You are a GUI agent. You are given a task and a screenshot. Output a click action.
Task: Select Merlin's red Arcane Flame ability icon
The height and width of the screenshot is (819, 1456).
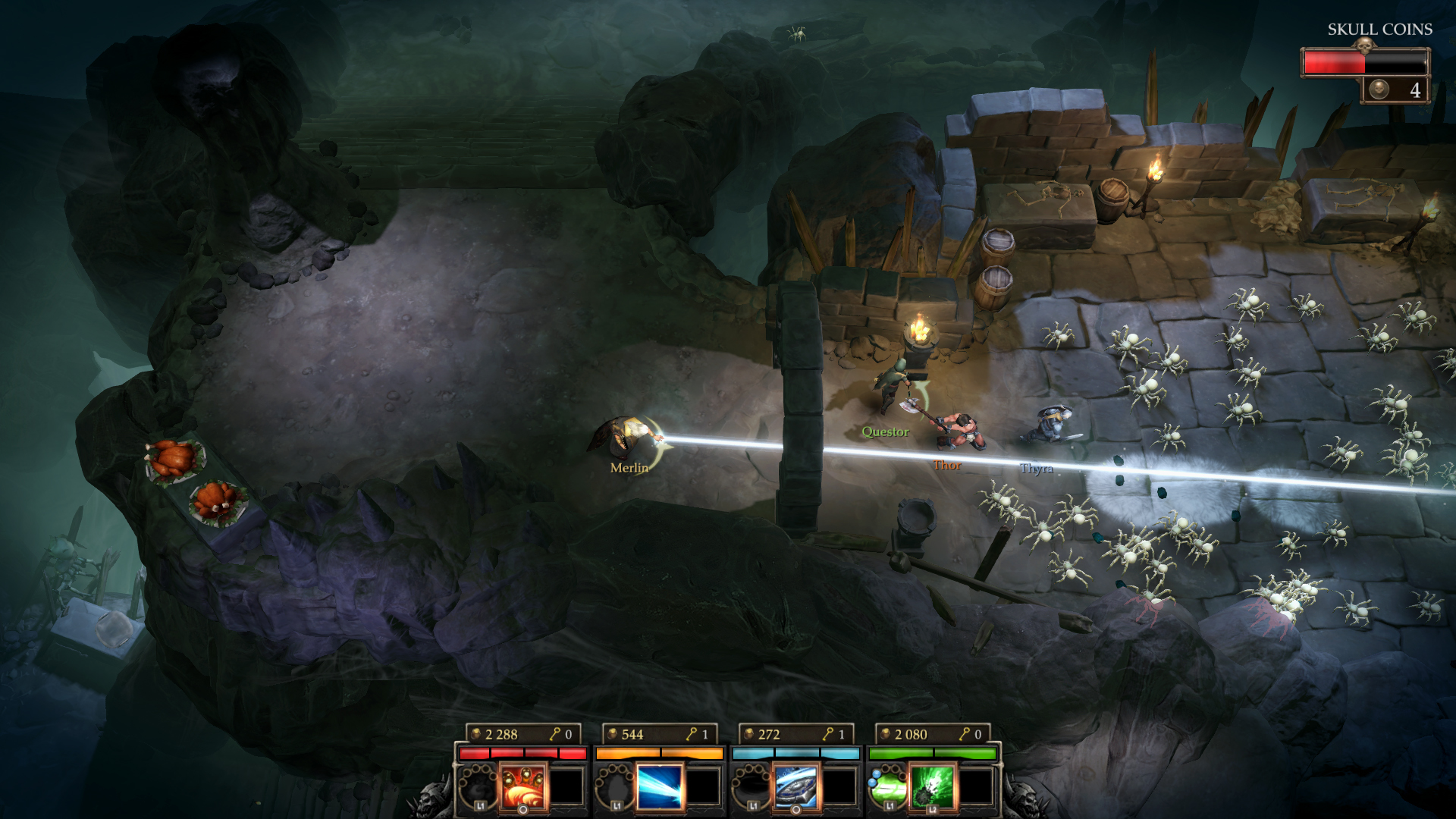click(x=523, y=789)
